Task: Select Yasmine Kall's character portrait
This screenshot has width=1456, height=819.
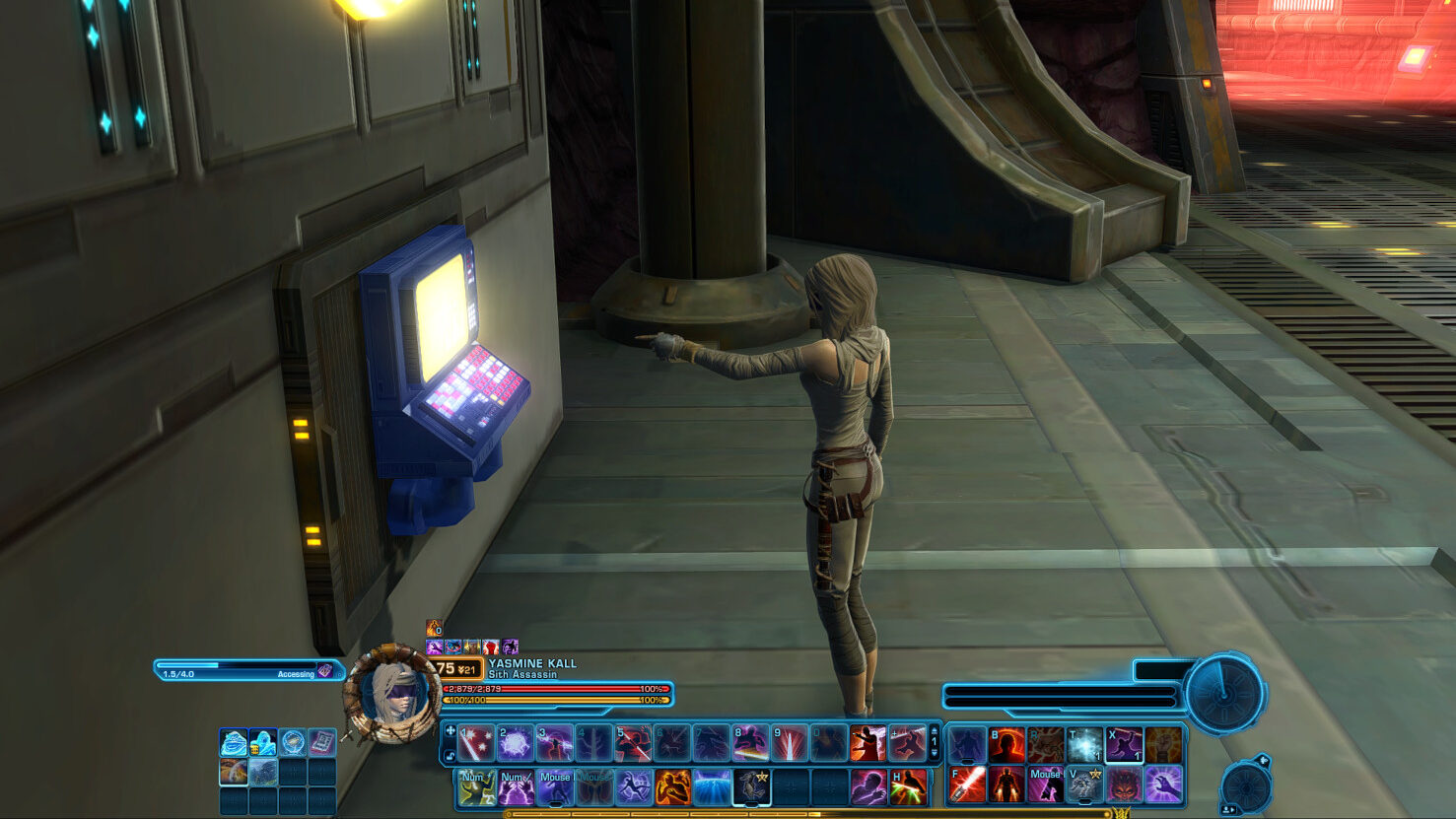Action: coord(392,694)
